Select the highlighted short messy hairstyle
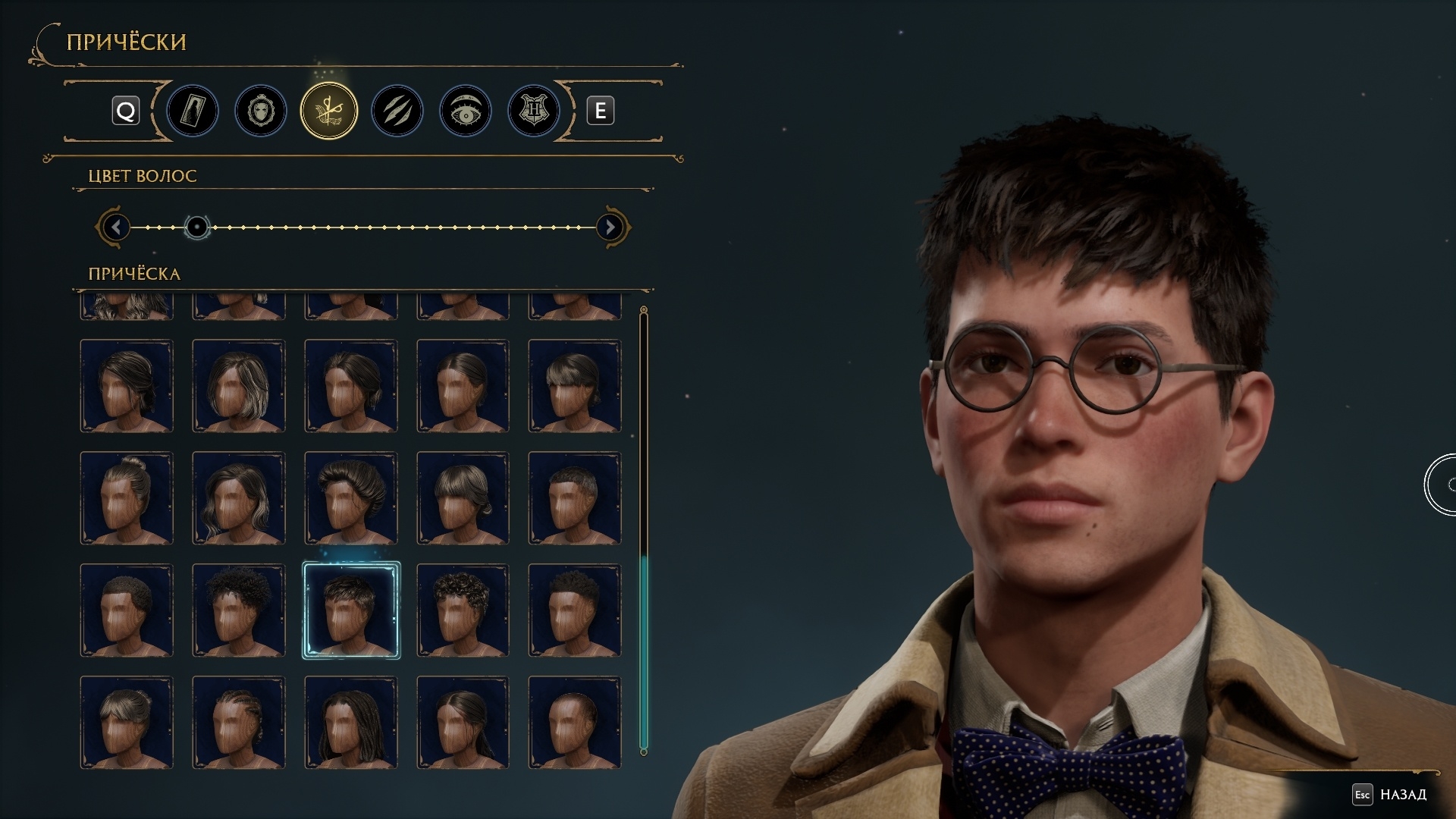 tap(351, 610)
